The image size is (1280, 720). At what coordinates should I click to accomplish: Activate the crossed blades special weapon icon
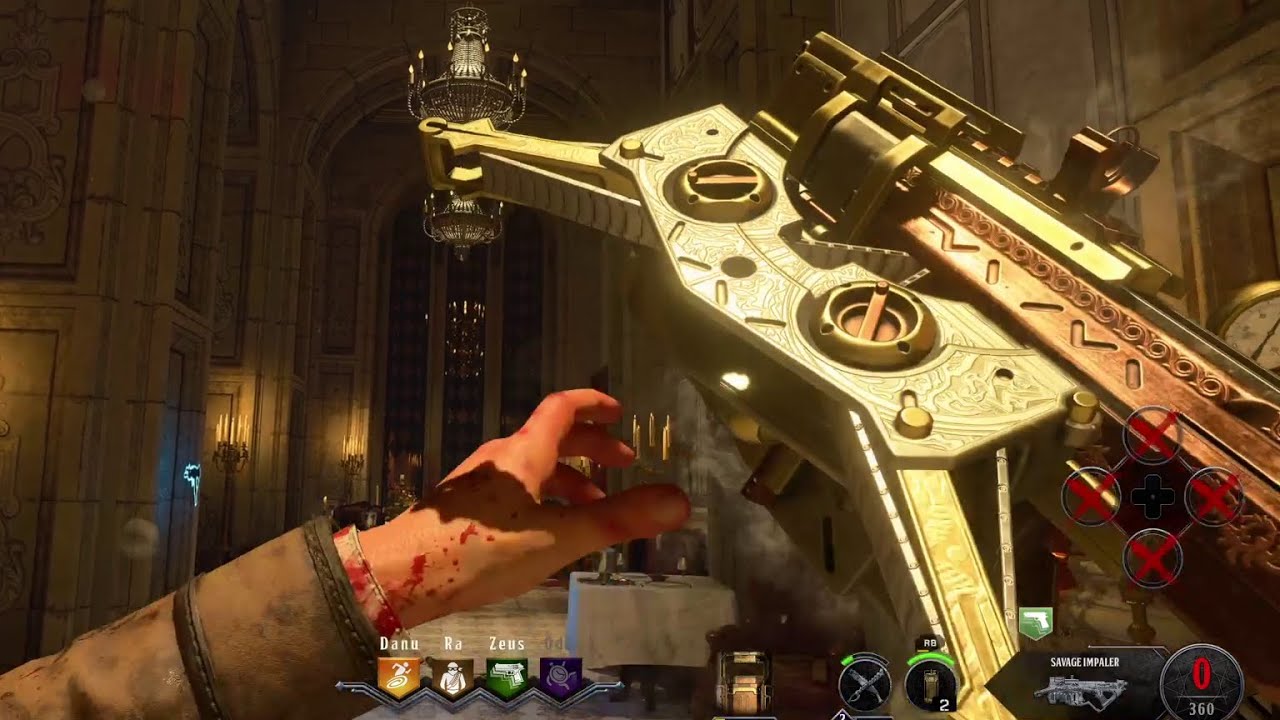(863, 688)
